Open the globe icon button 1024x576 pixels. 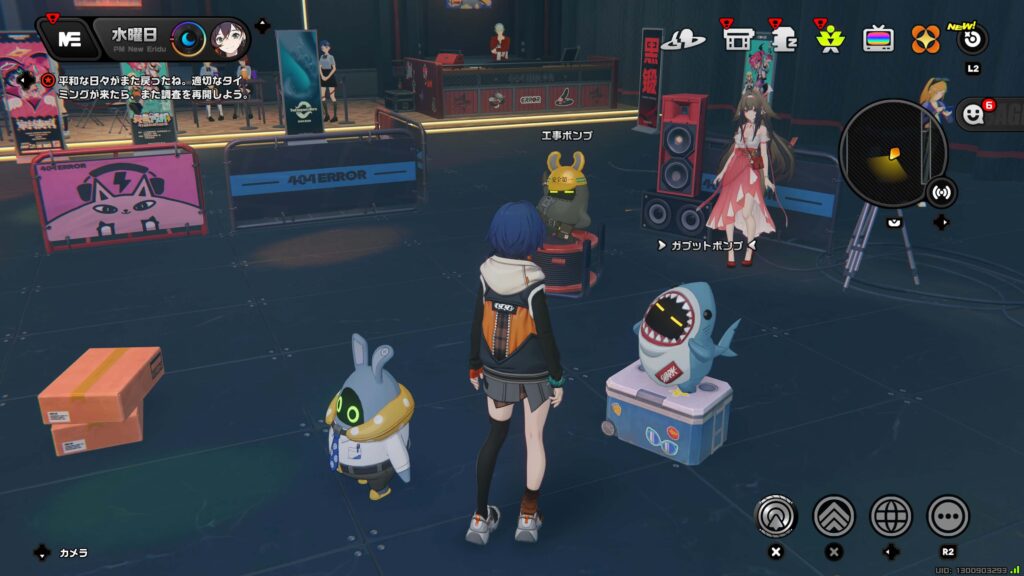(891, 516)
